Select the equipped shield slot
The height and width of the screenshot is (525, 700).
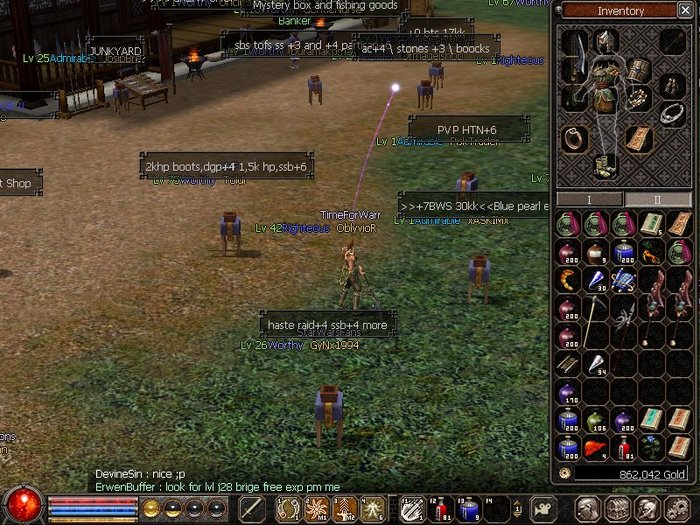pos(640,70)
